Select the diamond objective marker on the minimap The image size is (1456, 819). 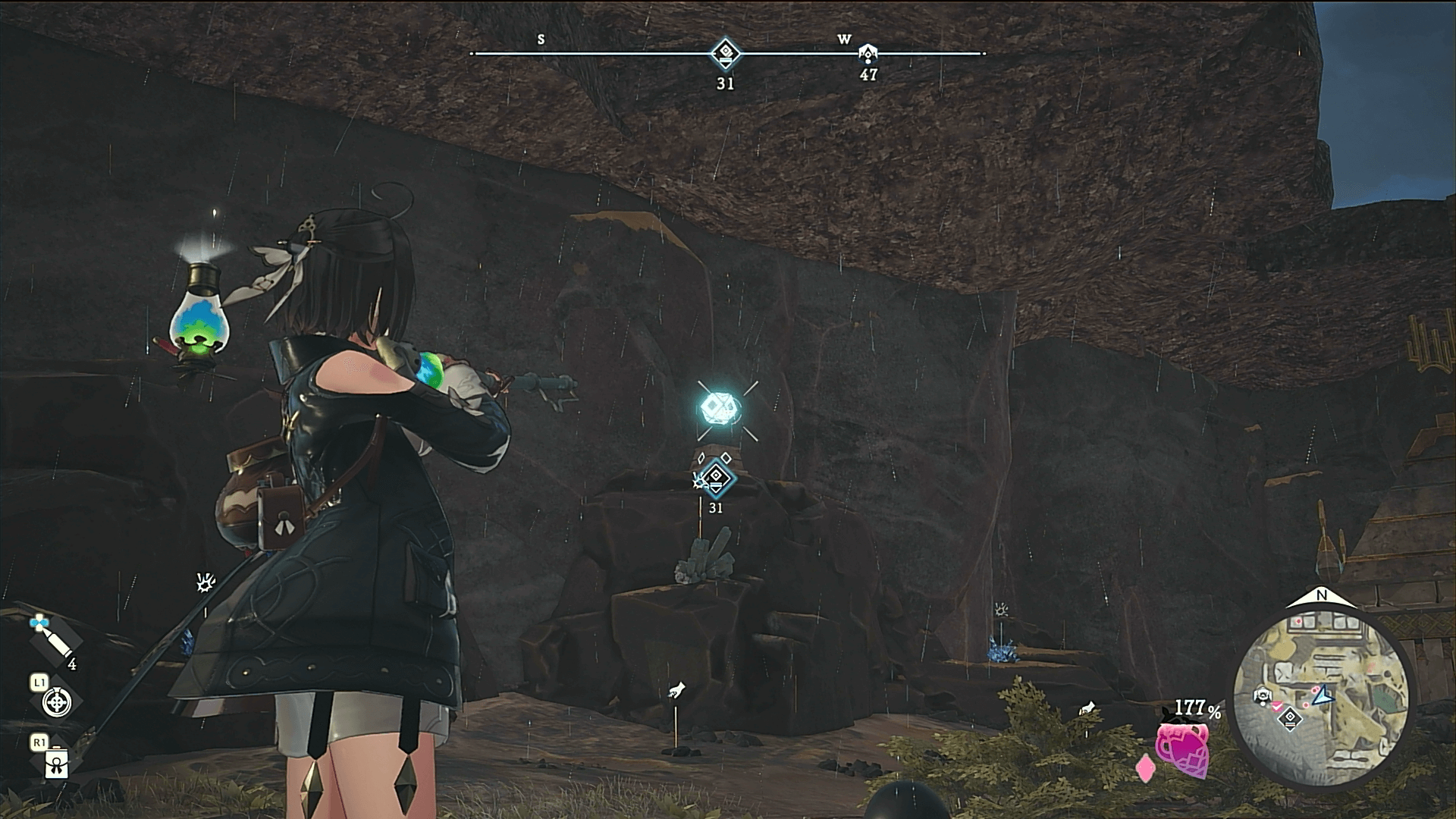tap(1290, 719)
